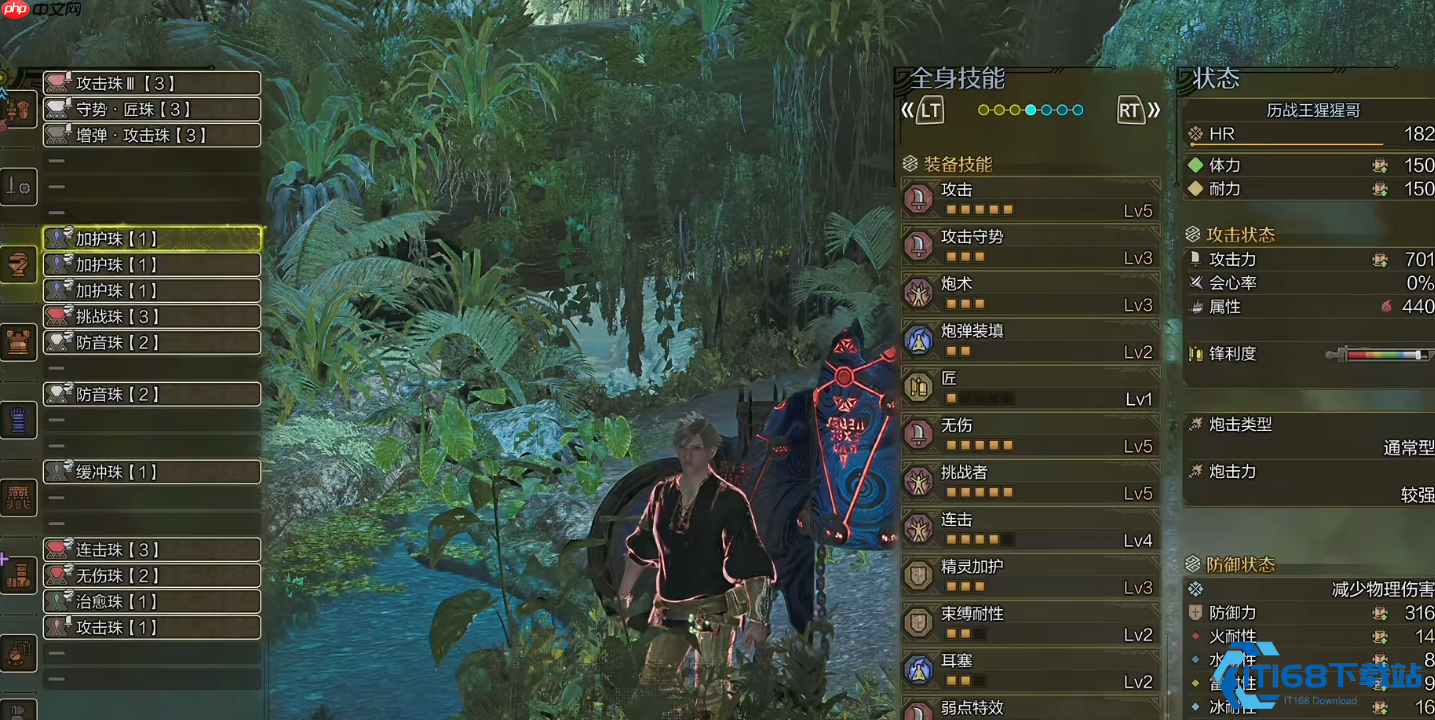This screenshot has height=720, width=1435.
Task: Click the 无伤珠【2】 decoration
Action: click(152, 576)
